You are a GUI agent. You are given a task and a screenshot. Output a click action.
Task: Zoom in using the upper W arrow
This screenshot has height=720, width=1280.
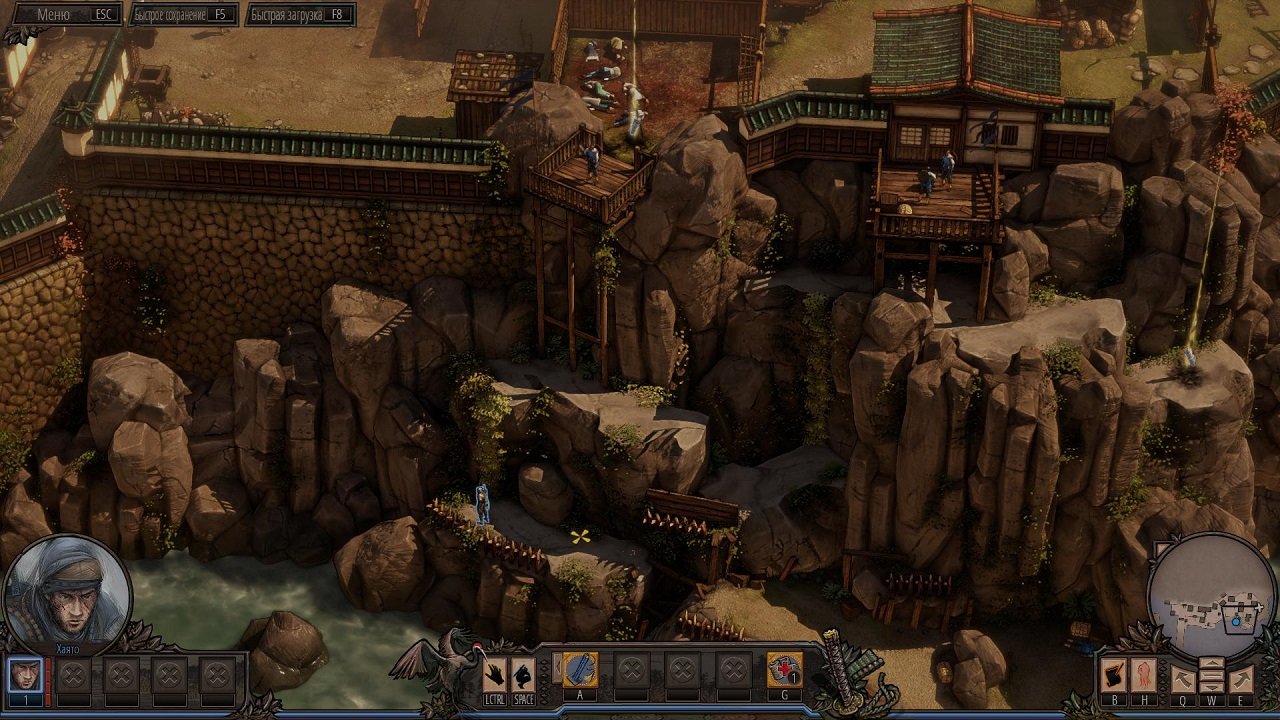(x=1212, y=663)
